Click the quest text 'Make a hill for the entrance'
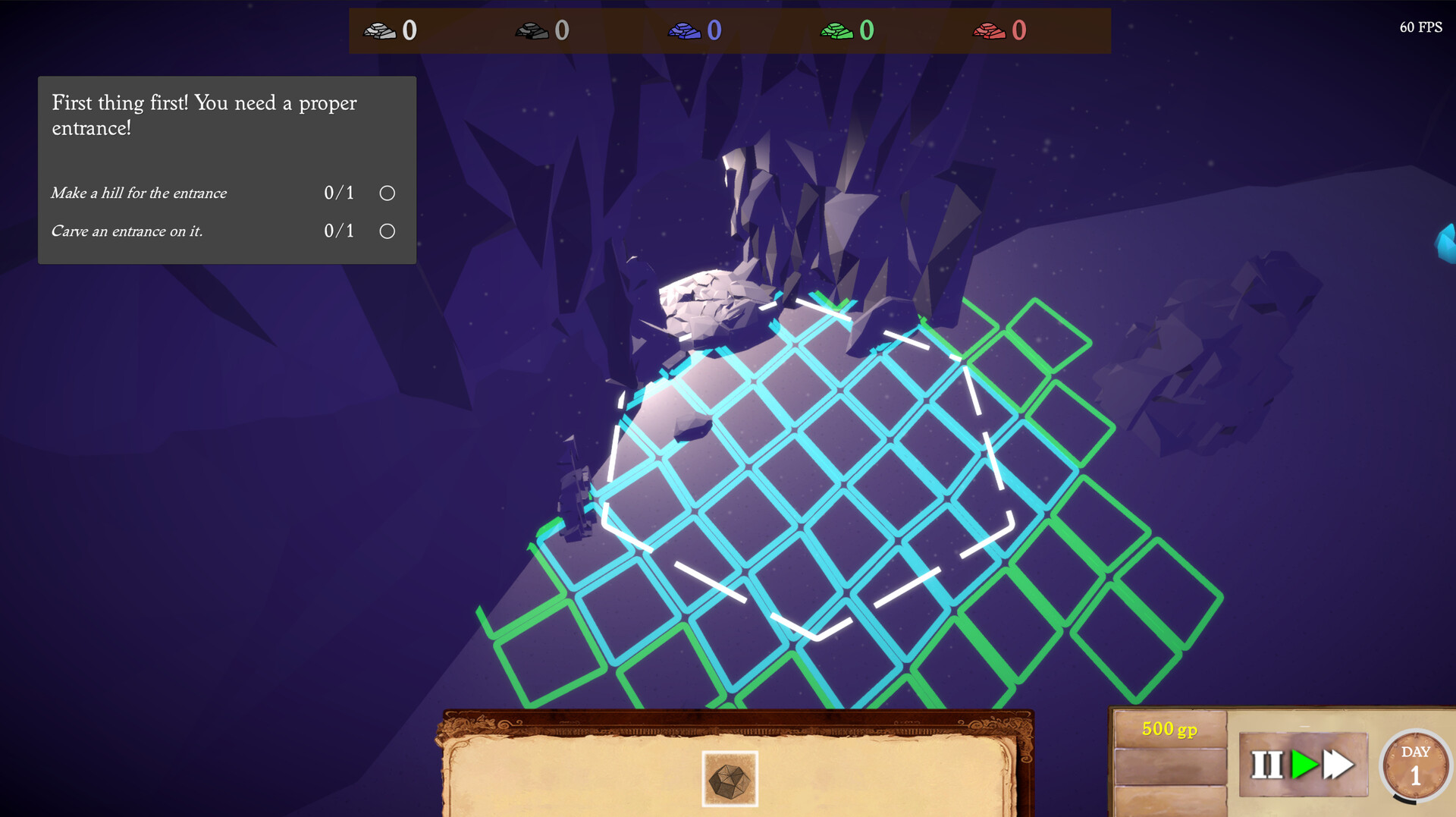 click(139, 193)
